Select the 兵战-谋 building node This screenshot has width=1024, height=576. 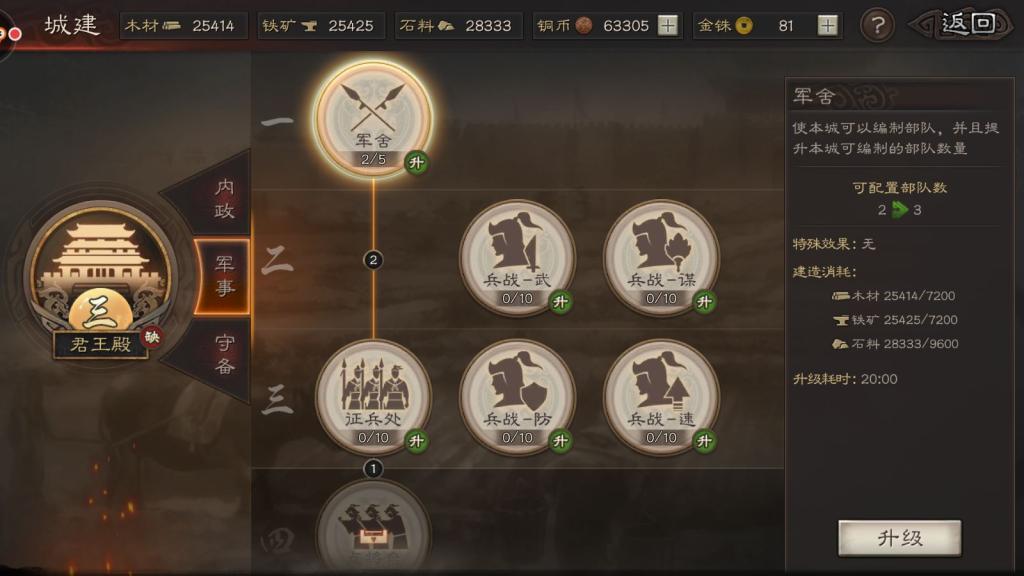661,256
